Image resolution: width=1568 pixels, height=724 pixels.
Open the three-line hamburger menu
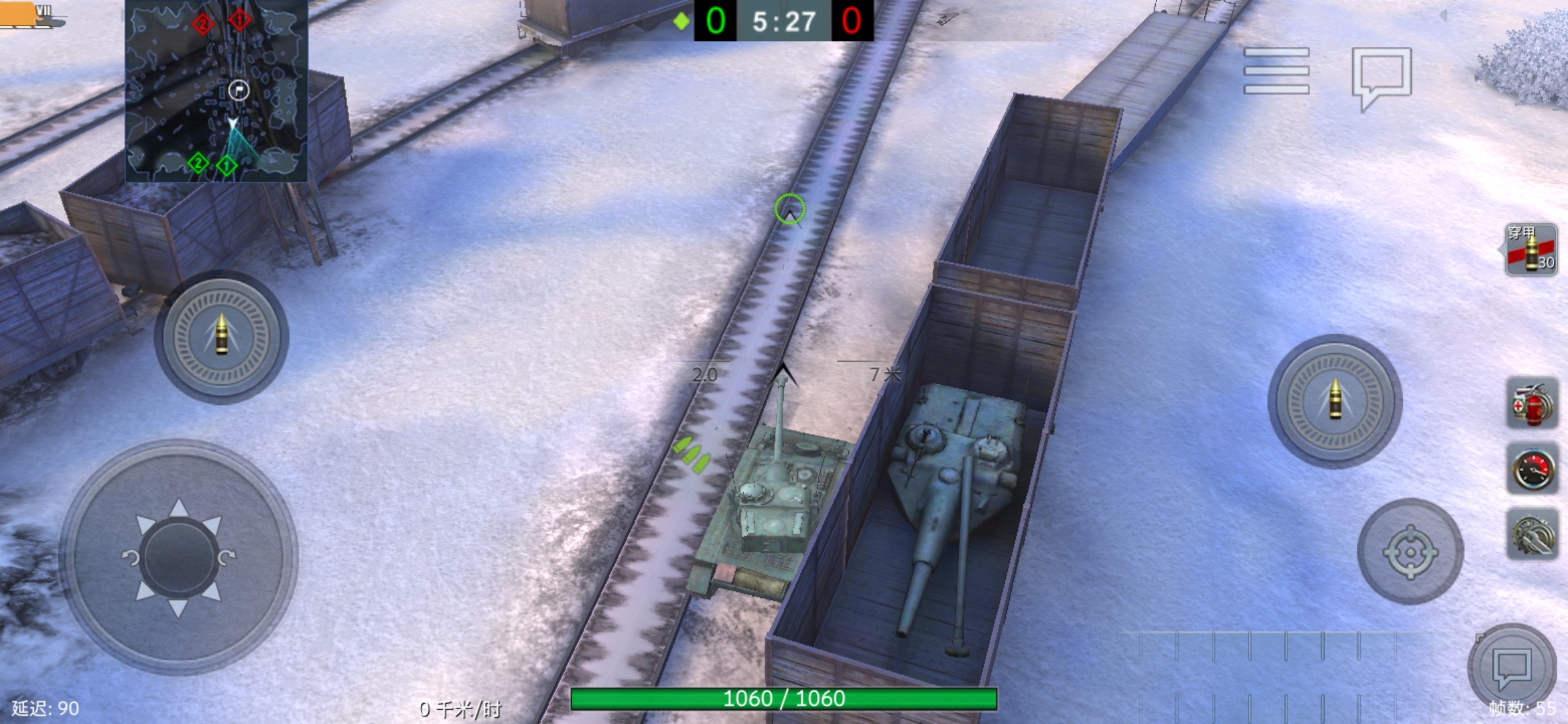(x=1276, y=70)
